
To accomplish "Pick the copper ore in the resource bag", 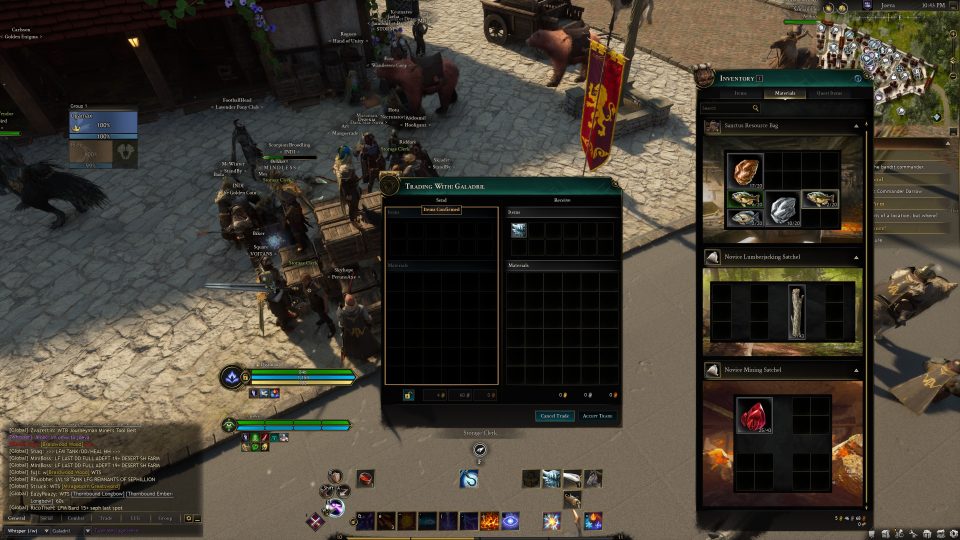I will (x=743, y=171).
